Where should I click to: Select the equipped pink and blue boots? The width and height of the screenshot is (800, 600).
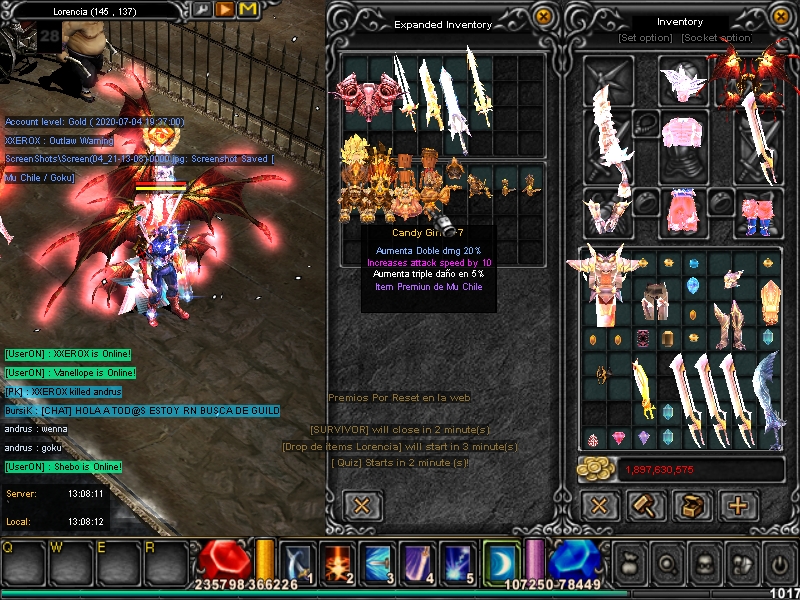[x=760, y=211]
